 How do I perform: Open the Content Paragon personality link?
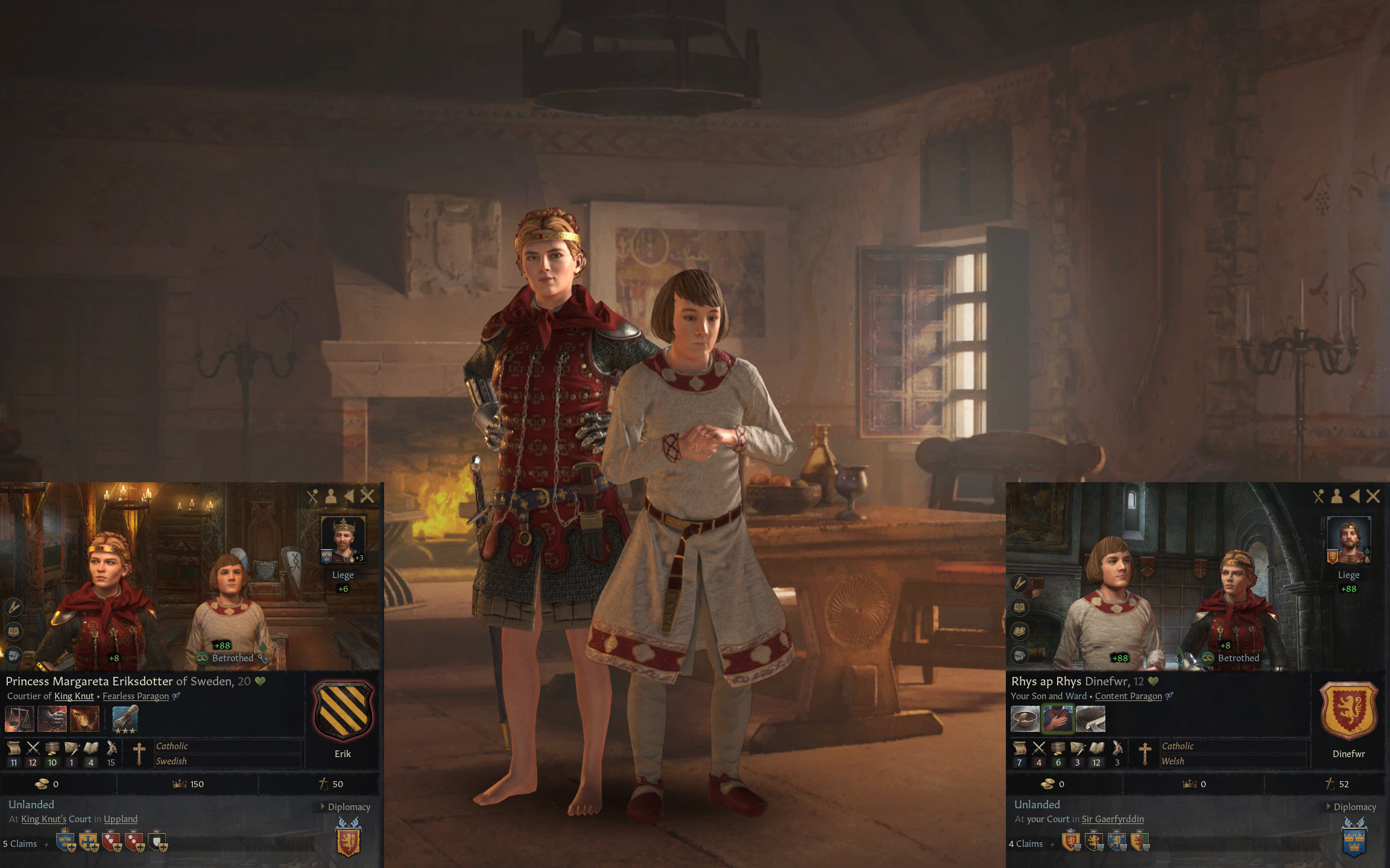tap(1128, 696)
